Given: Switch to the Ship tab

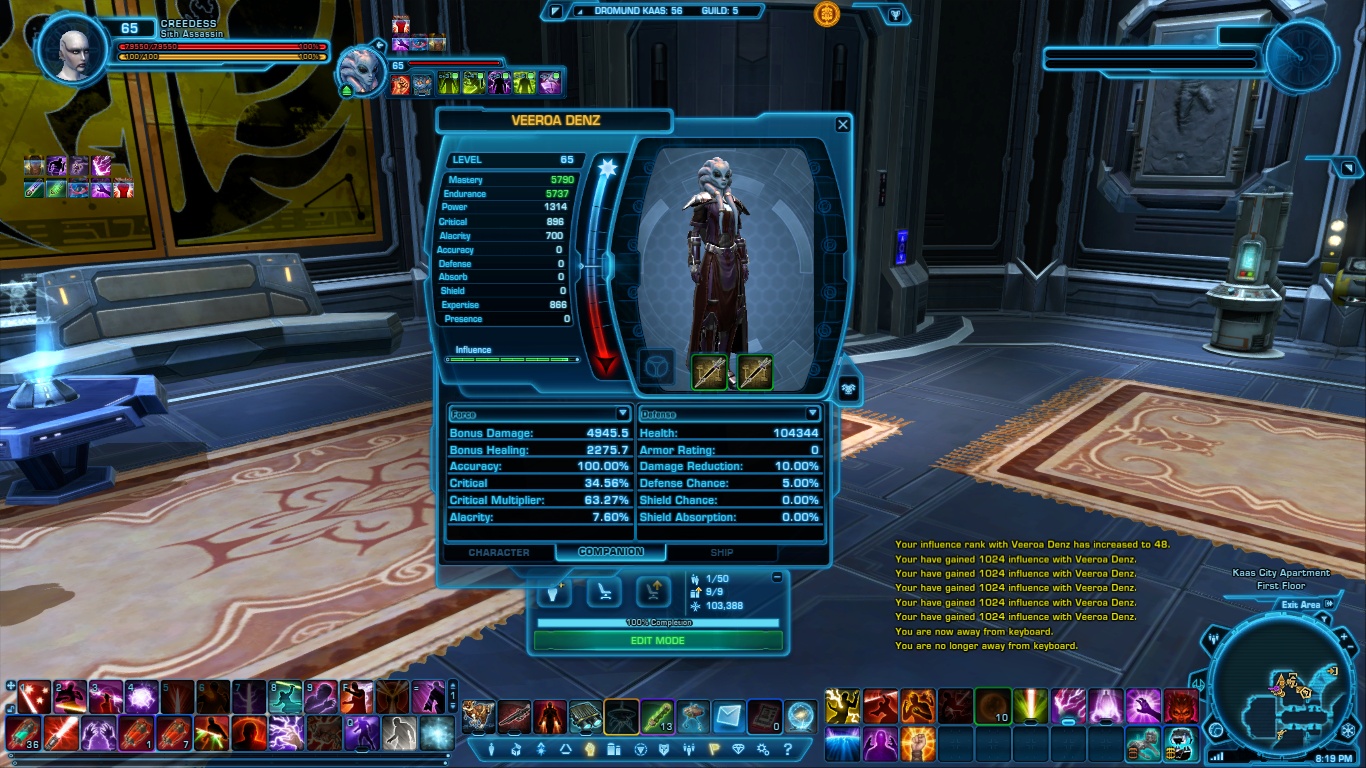Looking at the screenshot, I should click(x=721, y=552).
